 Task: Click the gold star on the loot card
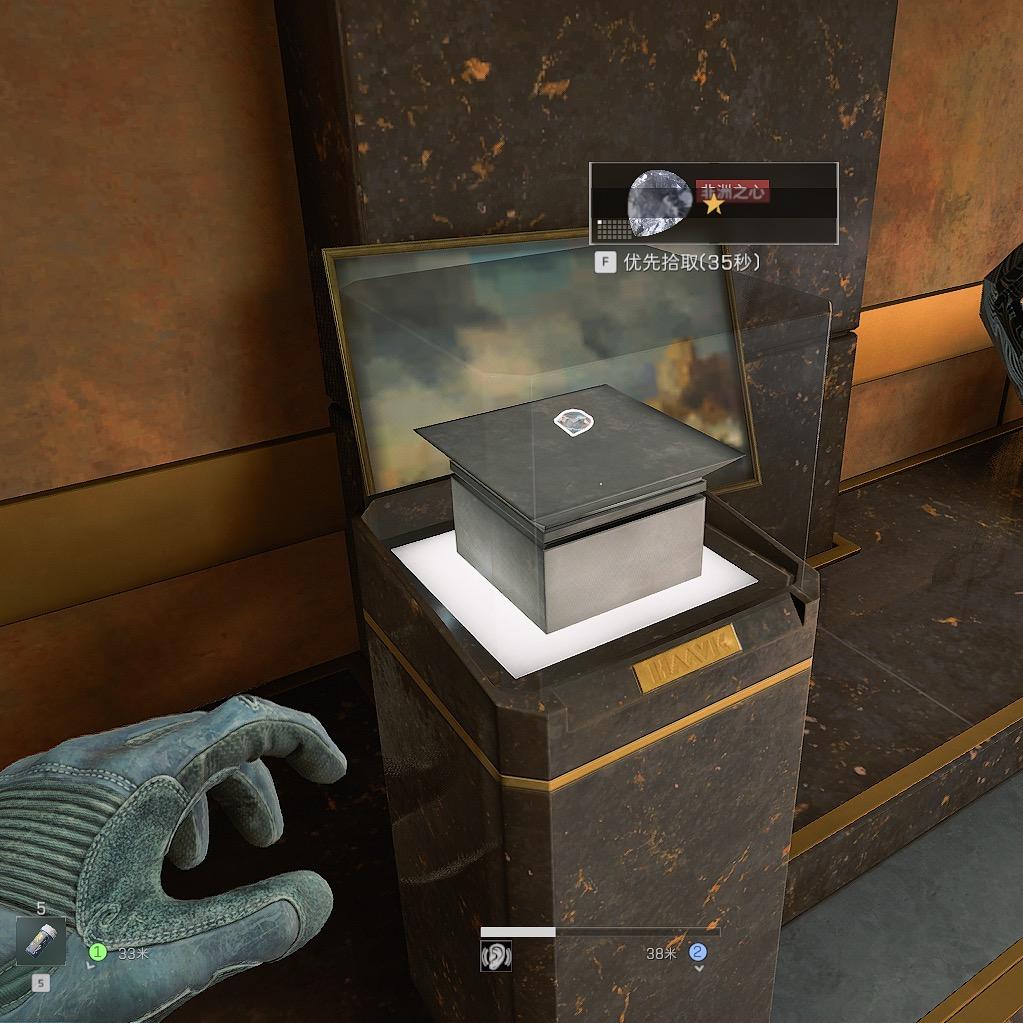point(713,205)
